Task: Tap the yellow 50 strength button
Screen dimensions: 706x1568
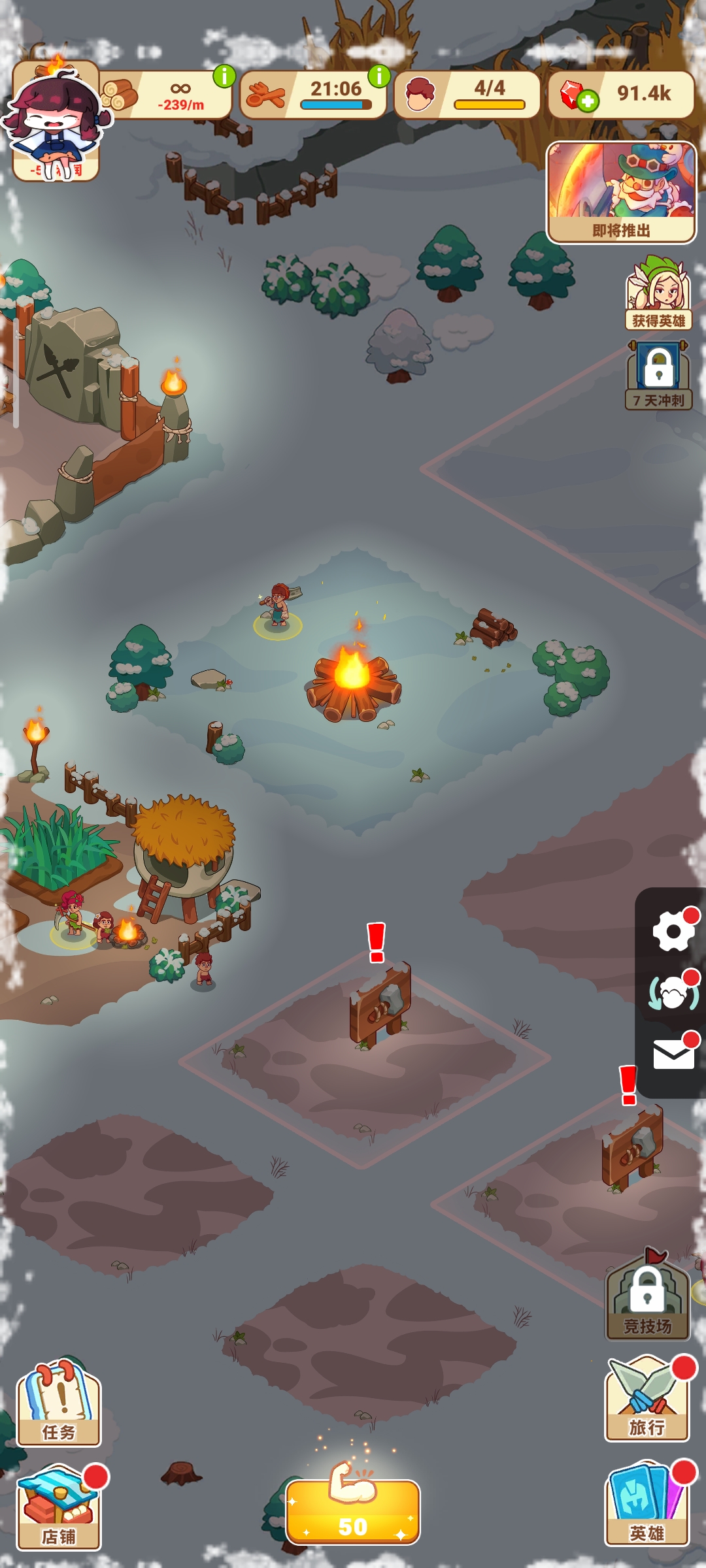Action: 353,1512
